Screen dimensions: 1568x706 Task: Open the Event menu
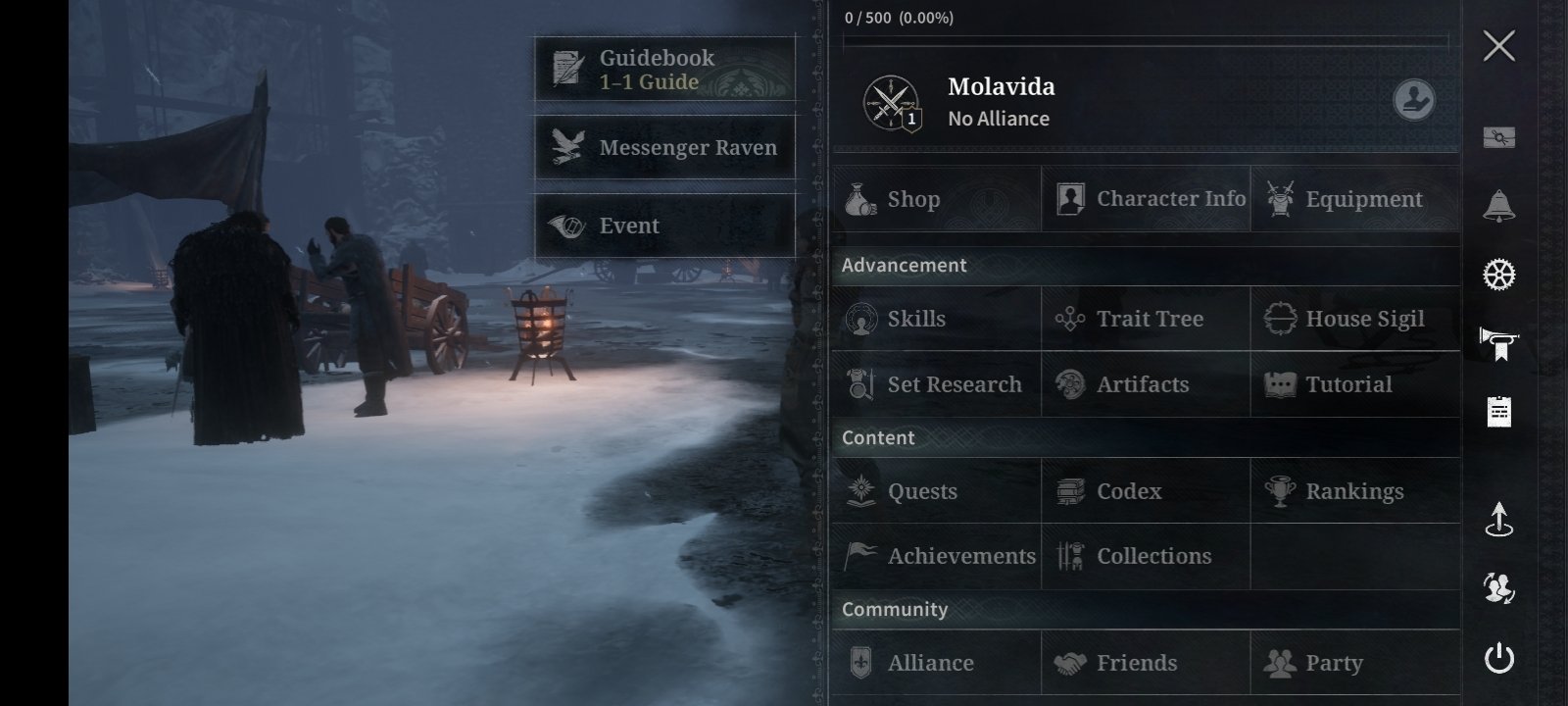664,226
